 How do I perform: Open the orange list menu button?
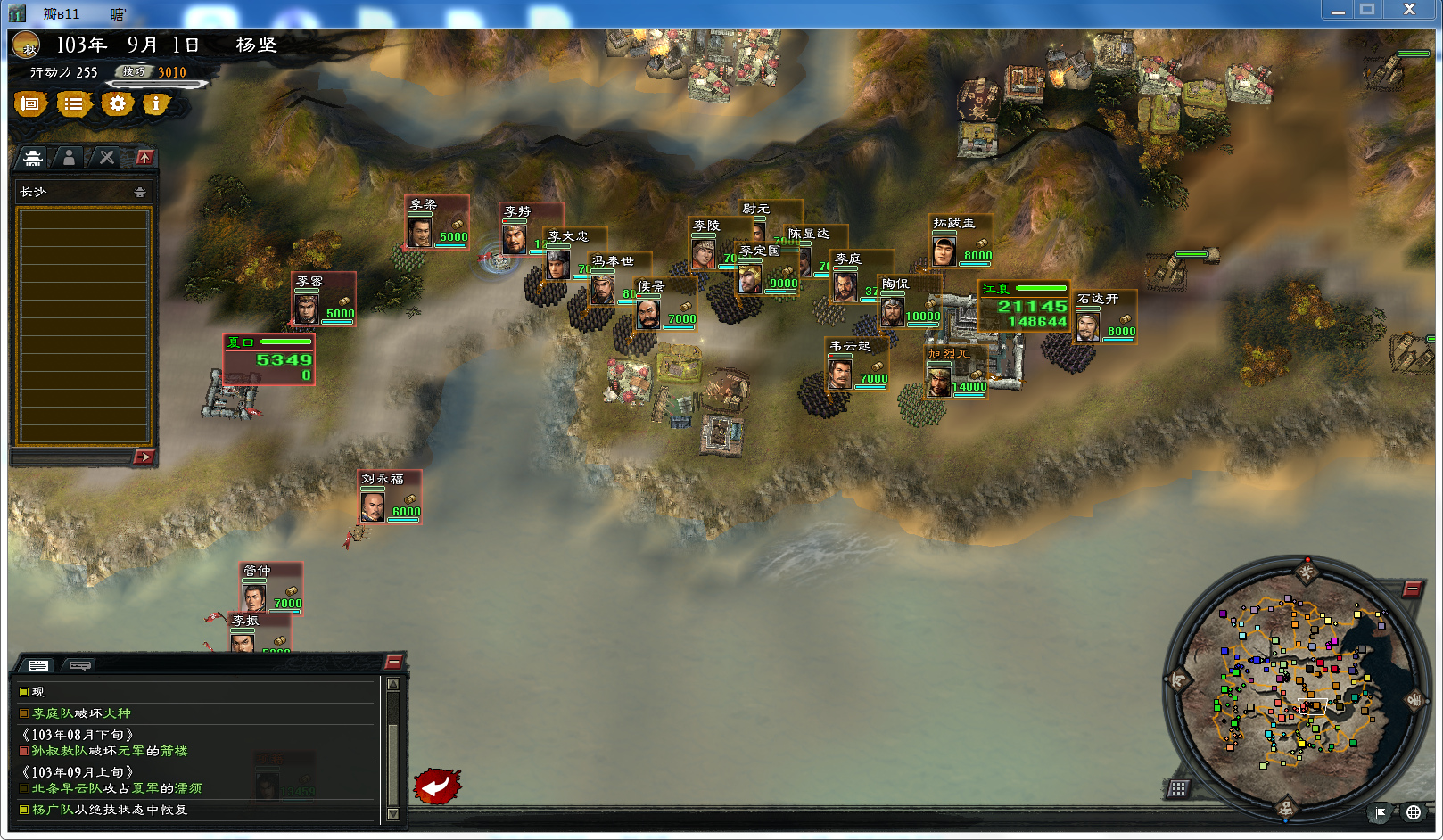coord(74,104)
